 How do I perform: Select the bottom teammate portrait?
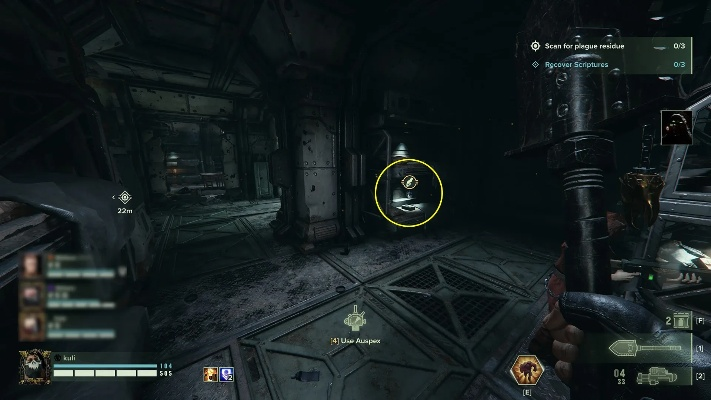(33, 324)
